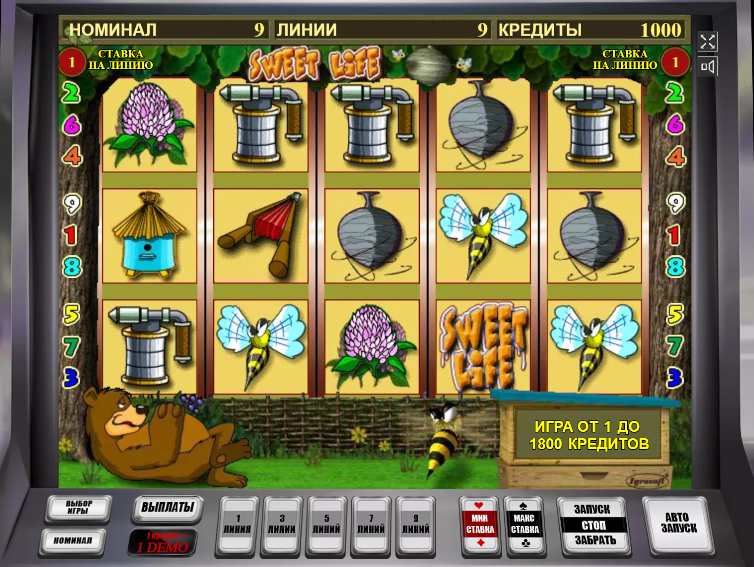Select the 1 линия bet button
This screenshot has height=567, width=754.
pyautogui.click(x=237, y=525)
